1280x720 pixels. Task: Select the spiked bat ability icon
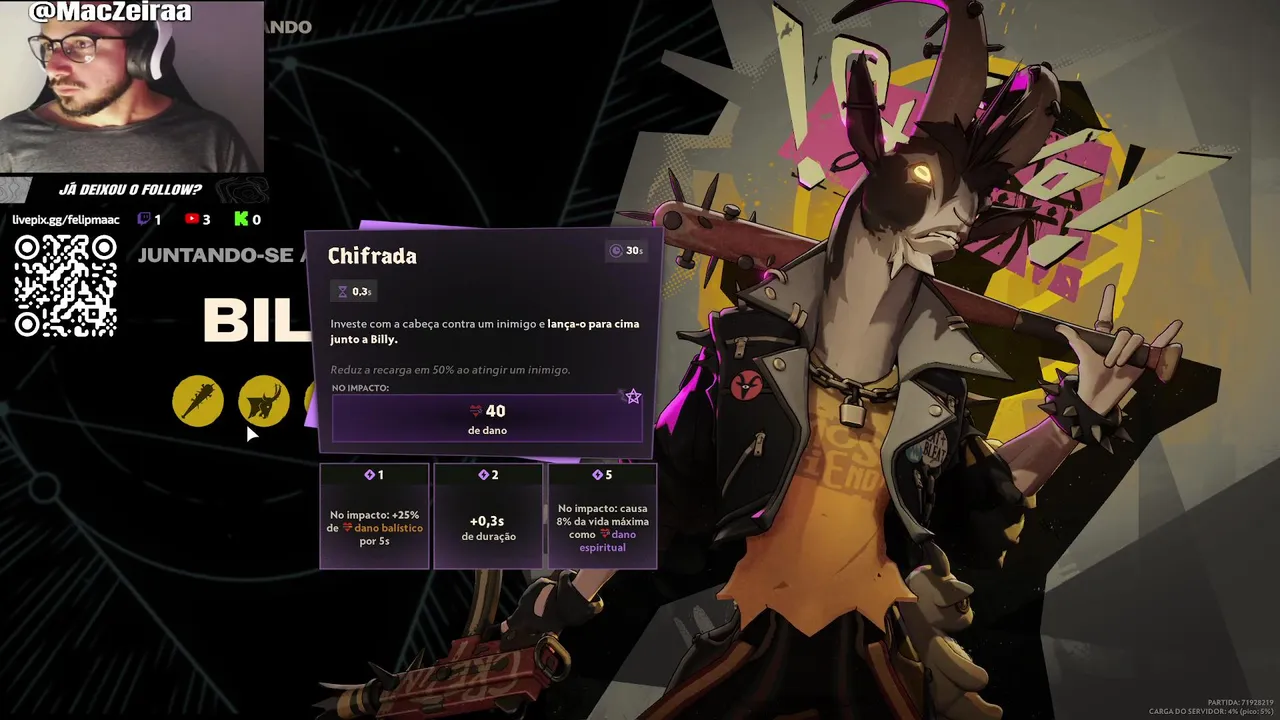click(198, 401)
